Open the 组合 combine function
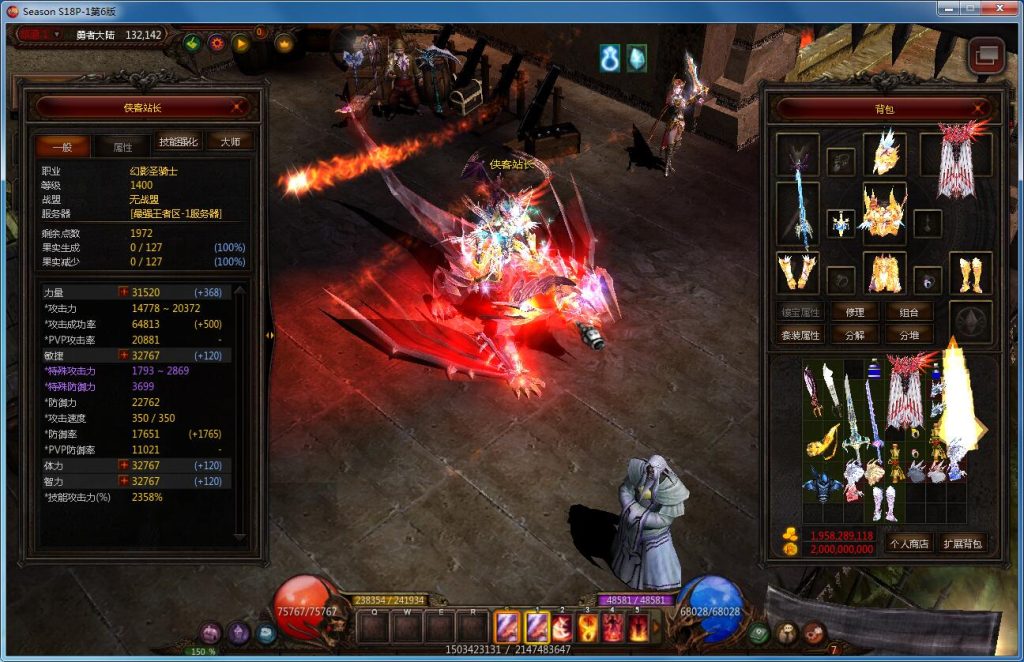Screen dimensions: 1024x662 909,312
